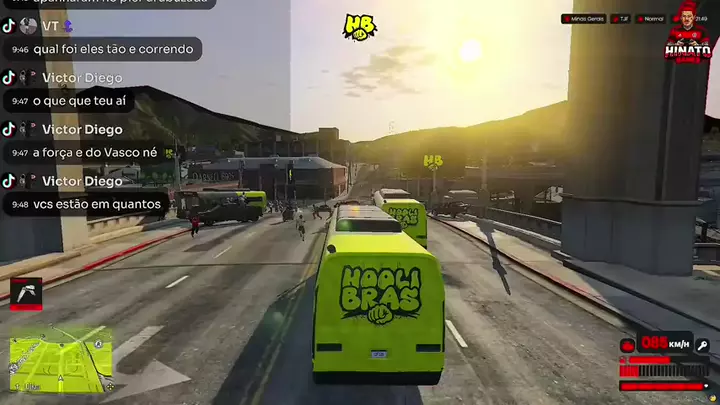Click the red car icon by speedometer
Image resolution: width=720 pixels, height=405 pixels.
point(628,345)
